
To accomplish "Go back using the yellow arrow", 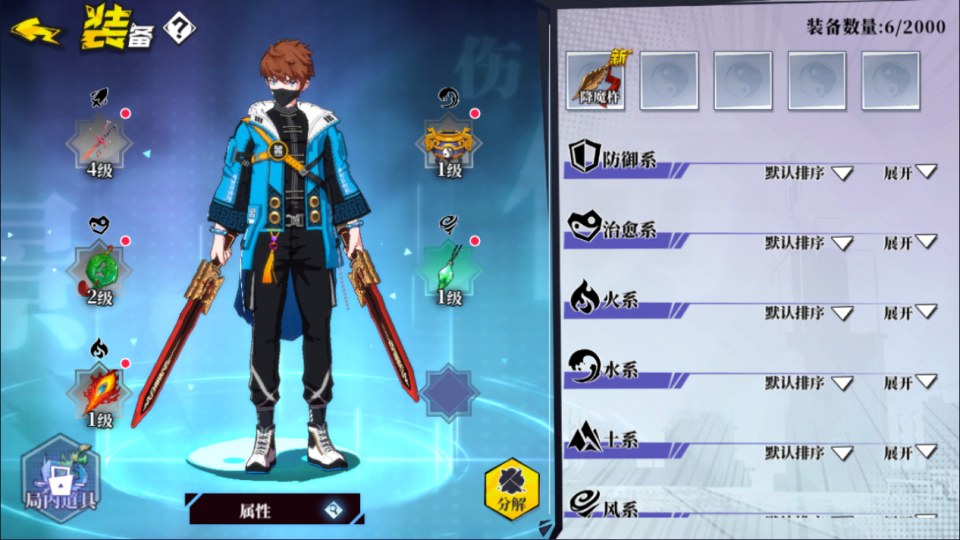I will pyautogui.click(x=35, y=31).
